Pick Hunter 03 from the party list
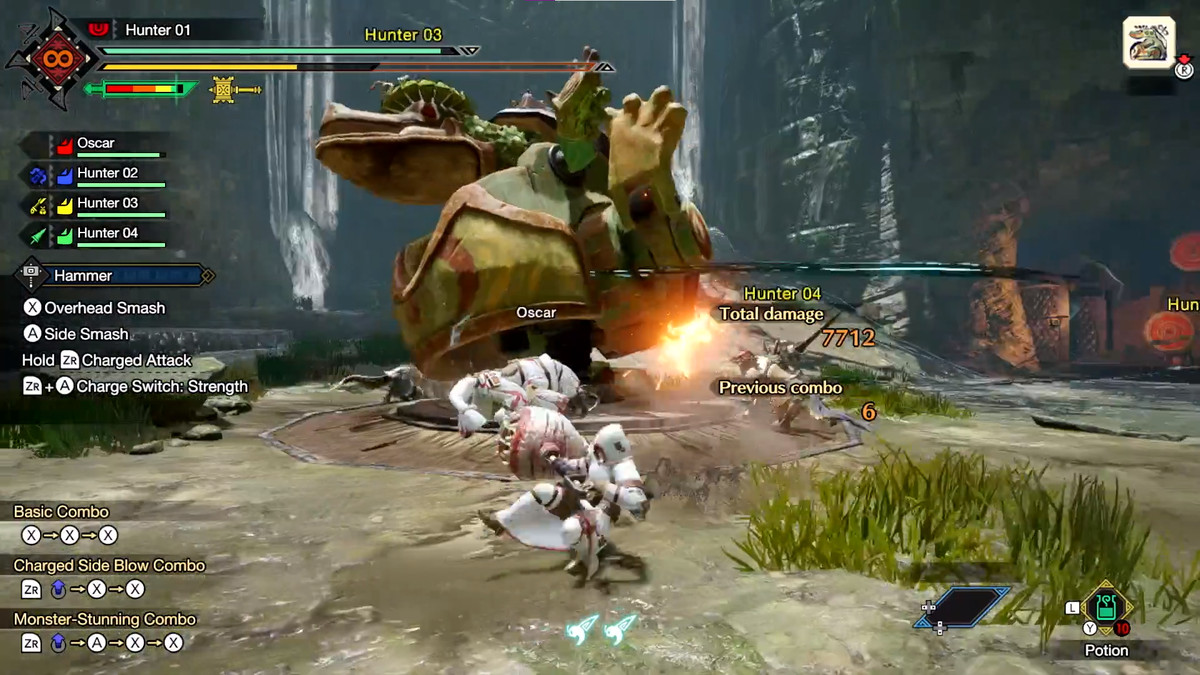The height and width of the screenshot is (675, 1200). pyautogui.click(x=107, y=204)
